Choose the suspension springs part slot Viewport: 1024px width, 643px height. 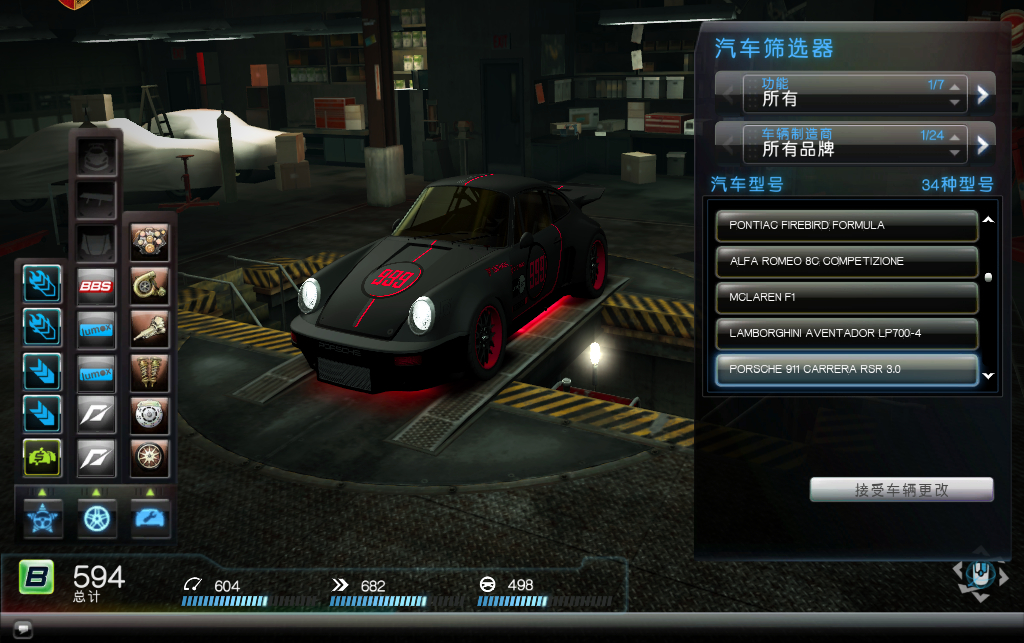pos(149,372)
